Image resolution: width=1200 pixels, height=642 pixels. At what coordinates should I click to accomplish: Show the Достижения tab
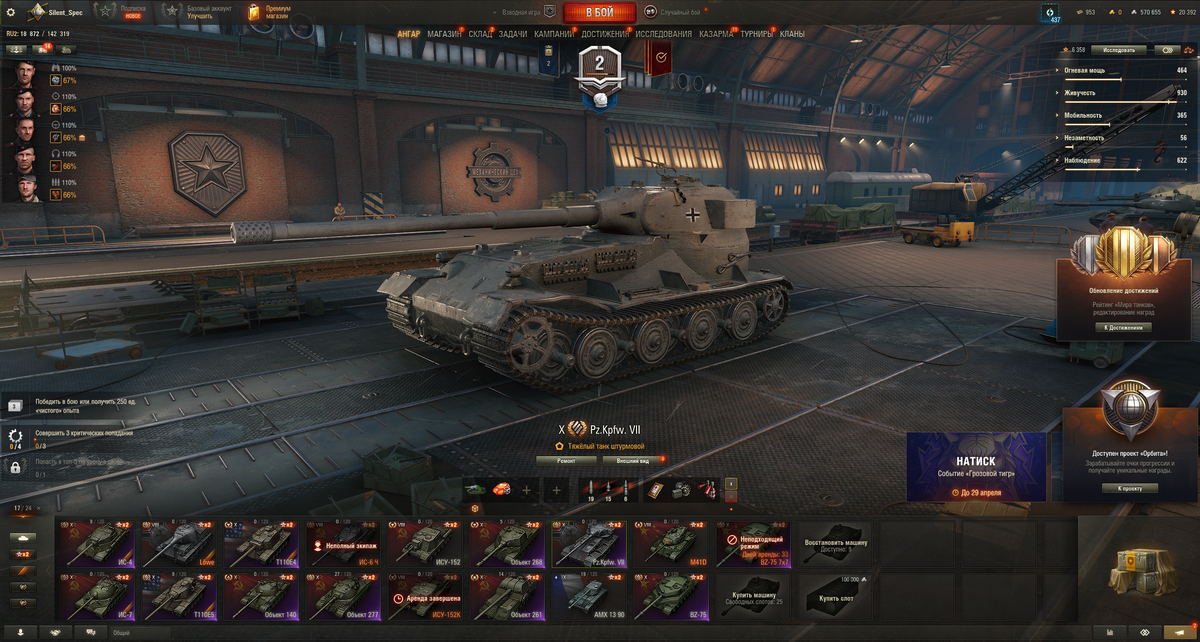605,34
